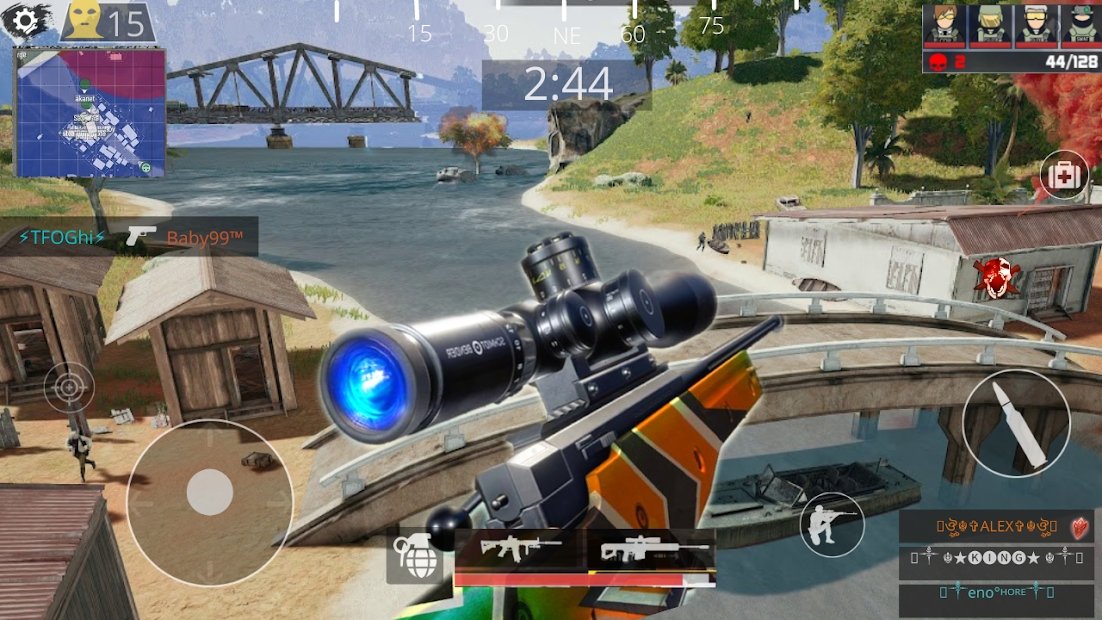Image resolution: width=1102 pixels, height=620 pixels.
Task: Select the eno player row
Action: [x=994, y=599]
